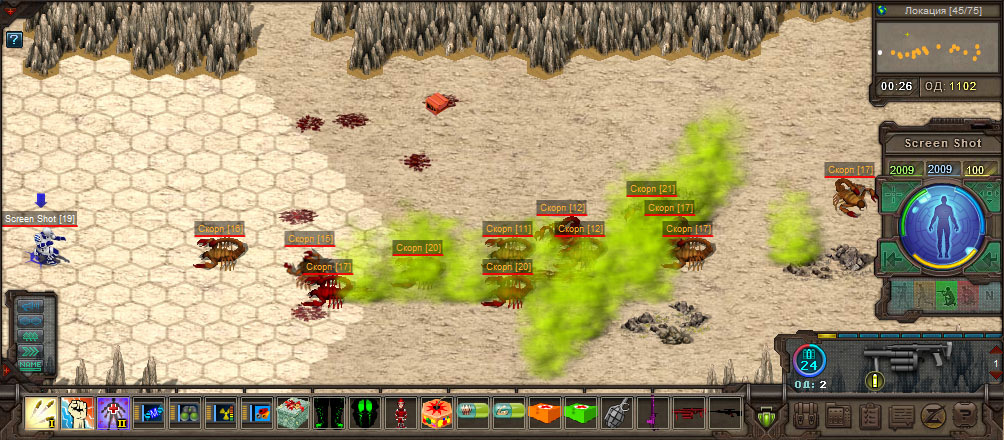This screenshot has height=440, width=1004.
Task: Open the help question-mark button in the top corner
Action: [x=14, y=40]
